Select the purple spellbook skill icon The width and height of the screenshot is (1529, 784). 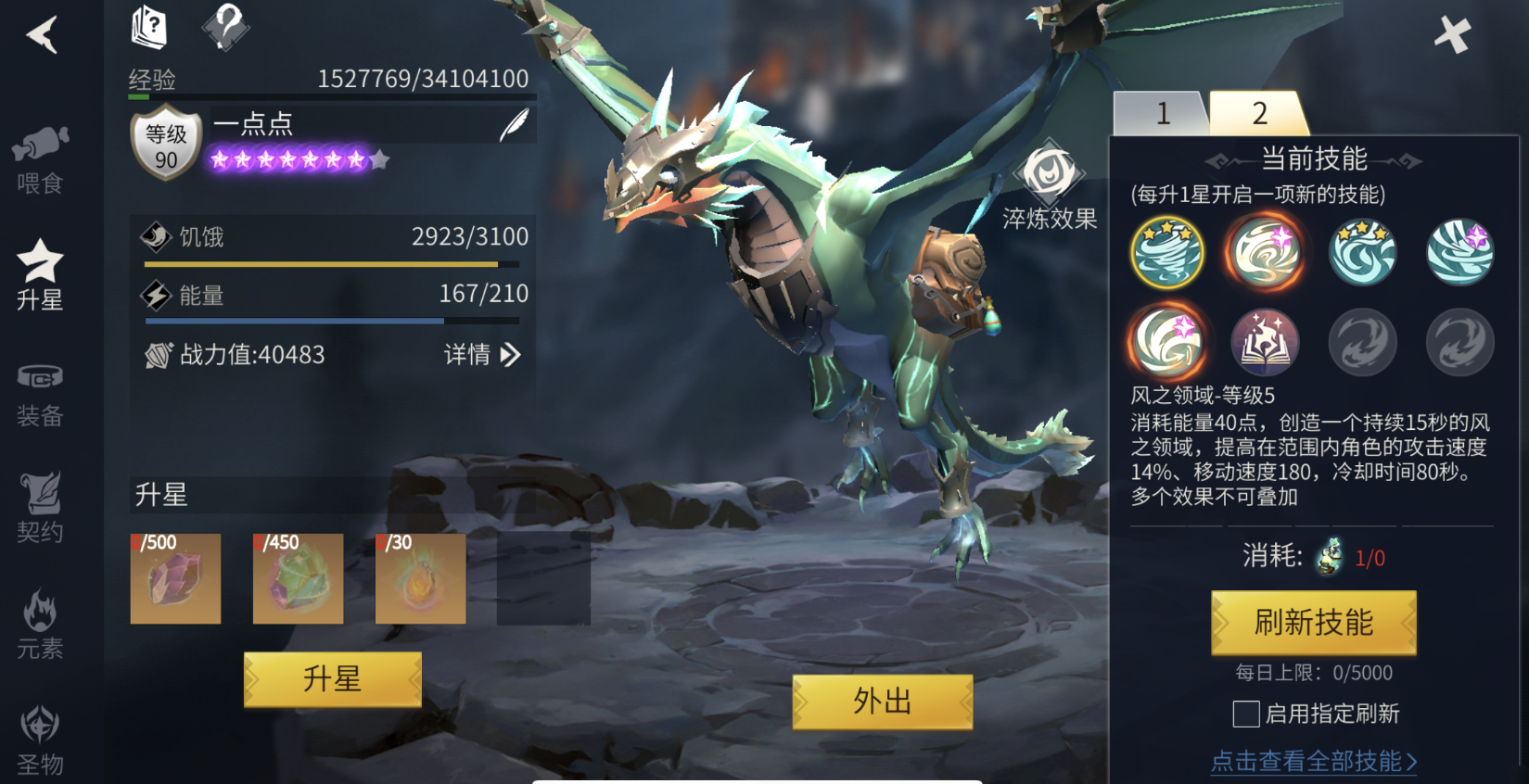coord(1264,342)
